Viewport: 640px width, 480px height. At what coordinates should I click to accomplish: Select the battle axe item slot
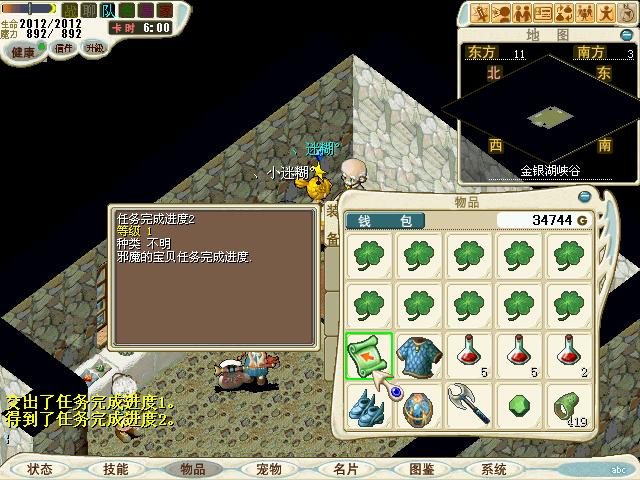[x=470, y=406]
